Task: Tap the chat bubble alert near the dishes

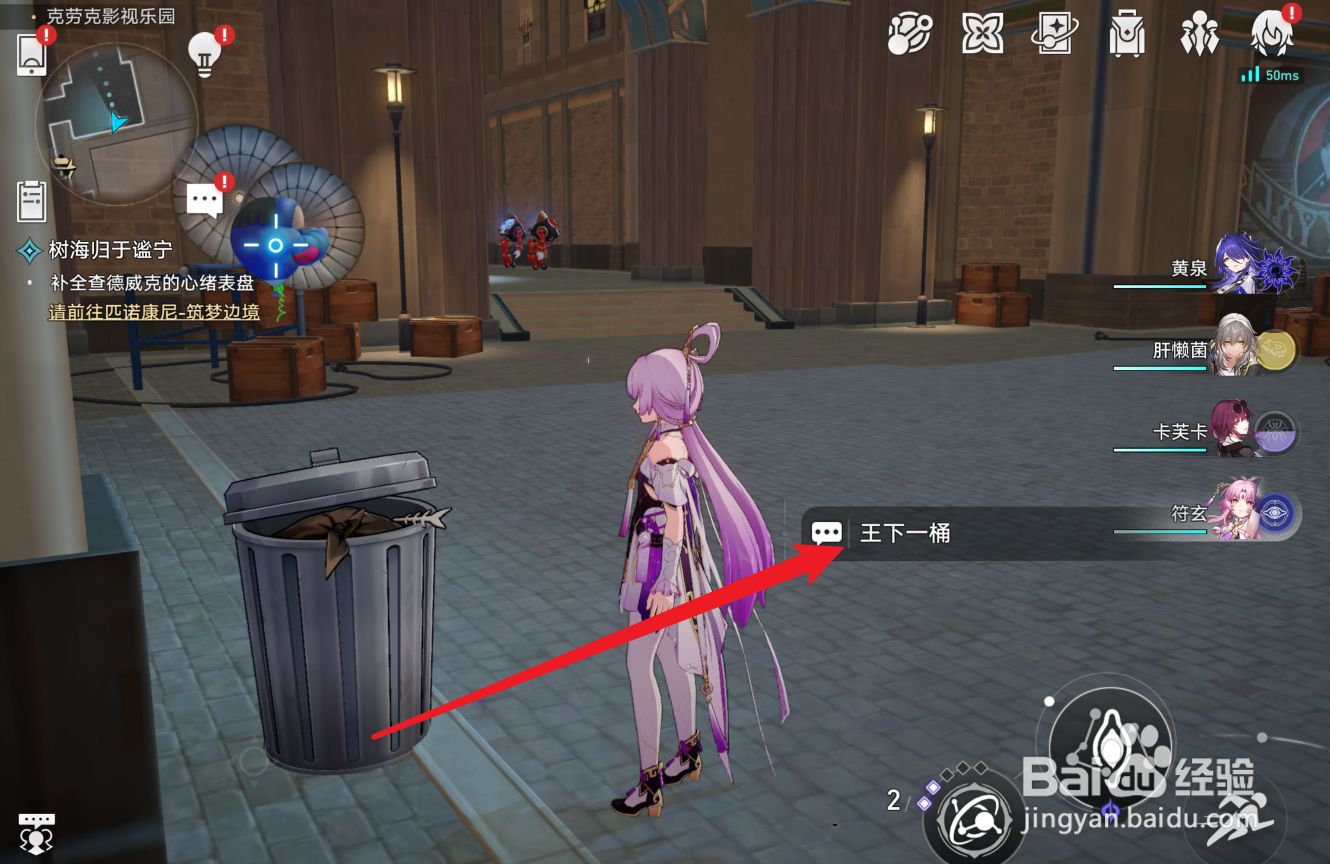Action: [205, 198]
